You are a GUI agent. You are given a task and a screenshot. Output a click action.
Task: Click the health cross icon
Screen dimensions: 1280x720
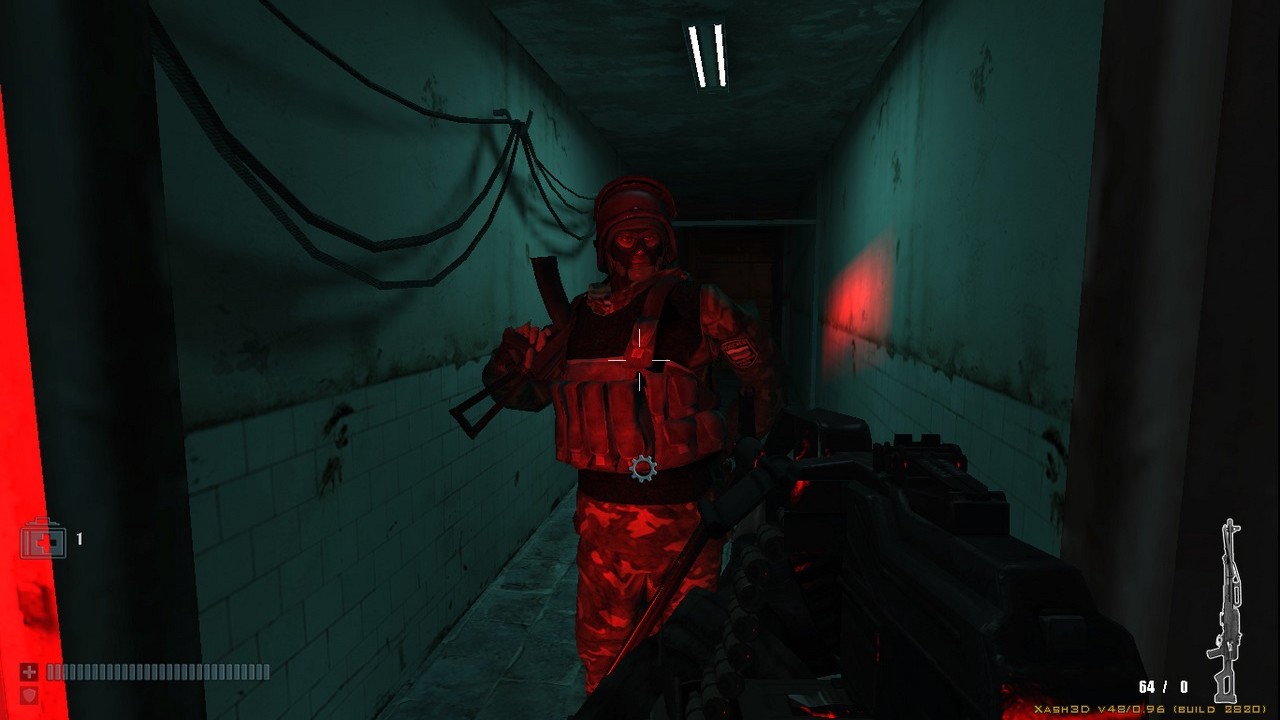click(x=29, y=672)
